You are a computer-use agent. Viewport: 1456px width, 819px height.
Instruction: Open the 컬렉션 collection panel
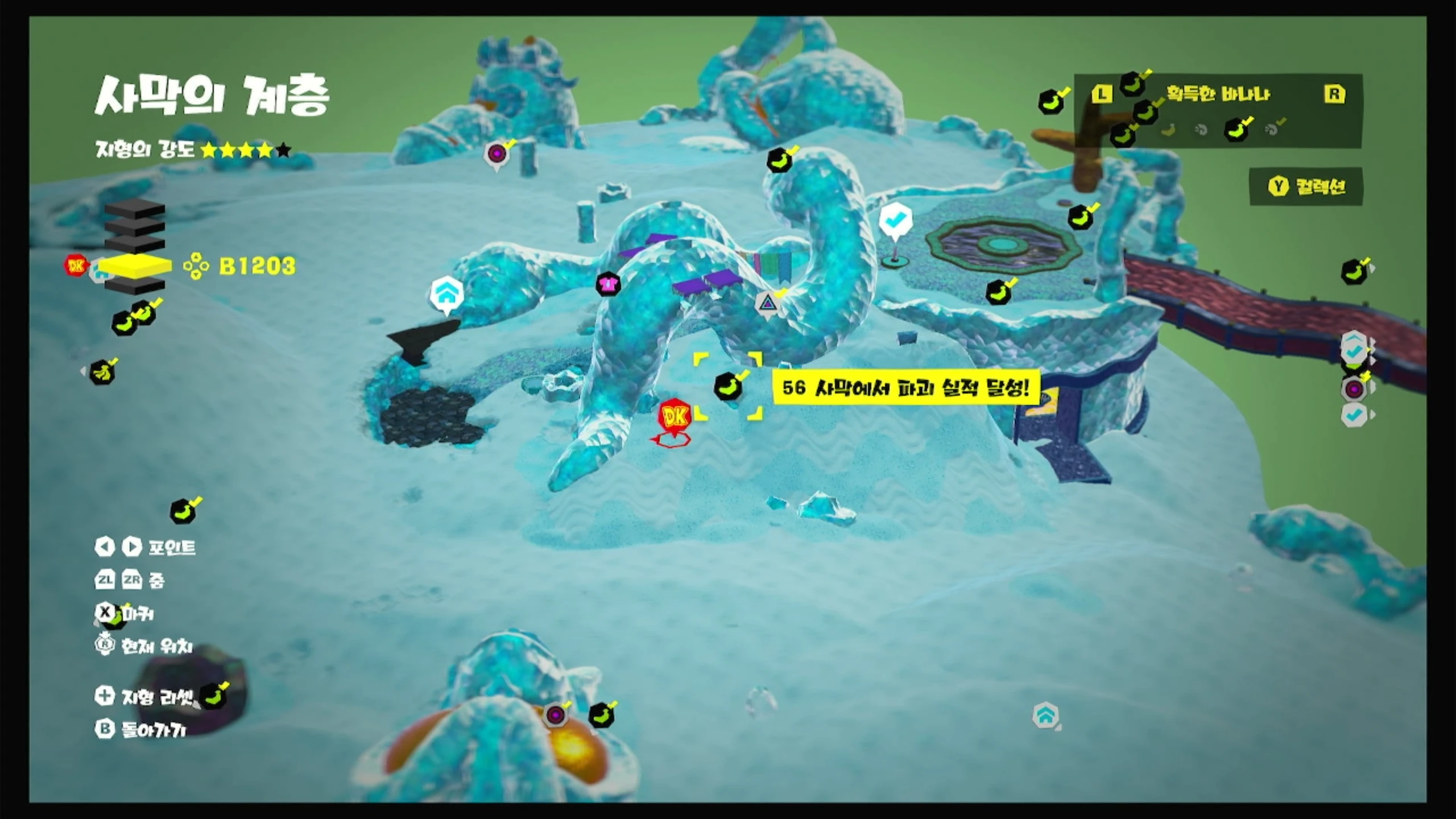pos(1306,187)
